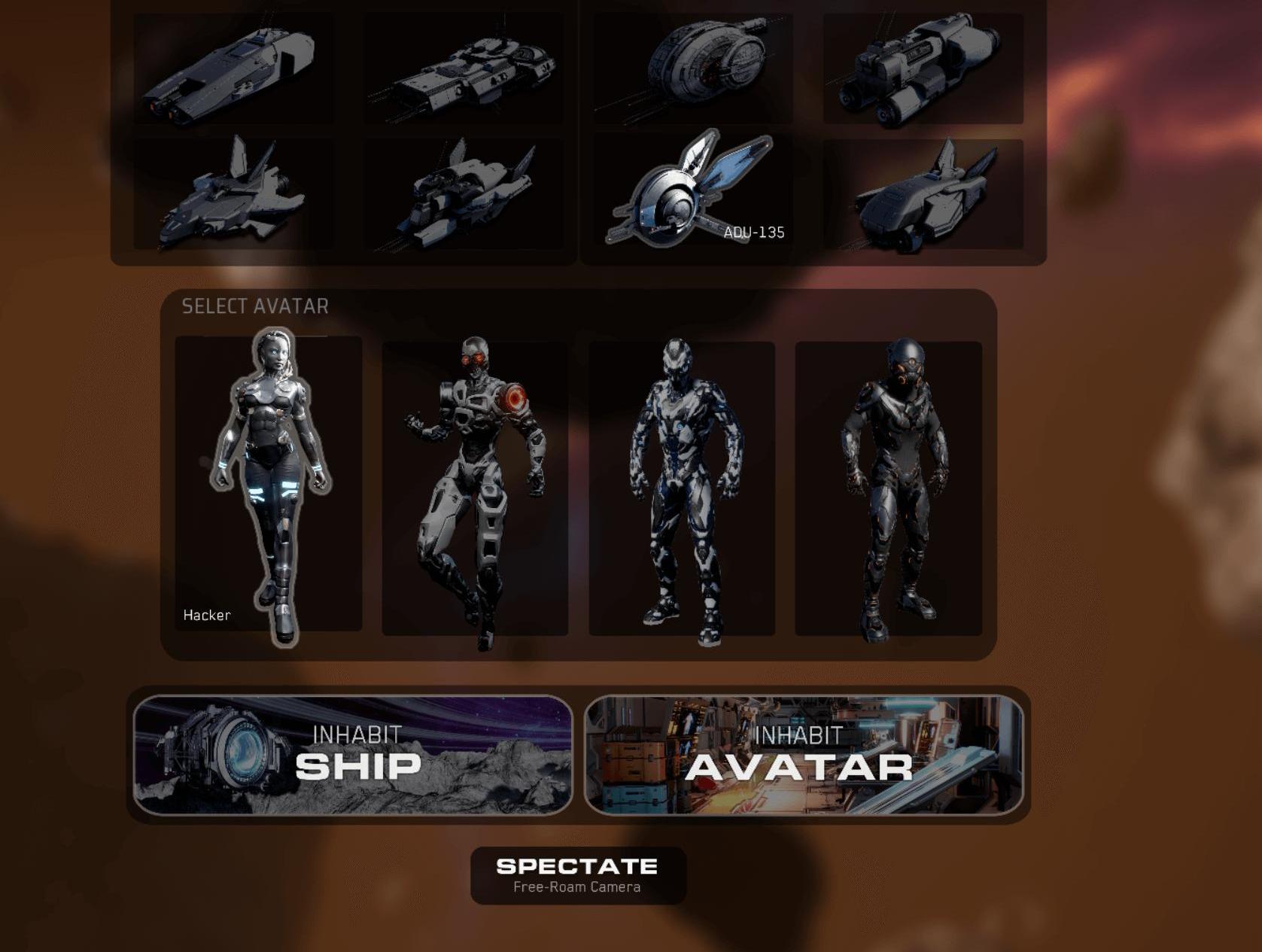Viewport: 1262px width, 952px height.
Task: Choose the blue-and-silver armored avatar
Action: coord(682,488)
